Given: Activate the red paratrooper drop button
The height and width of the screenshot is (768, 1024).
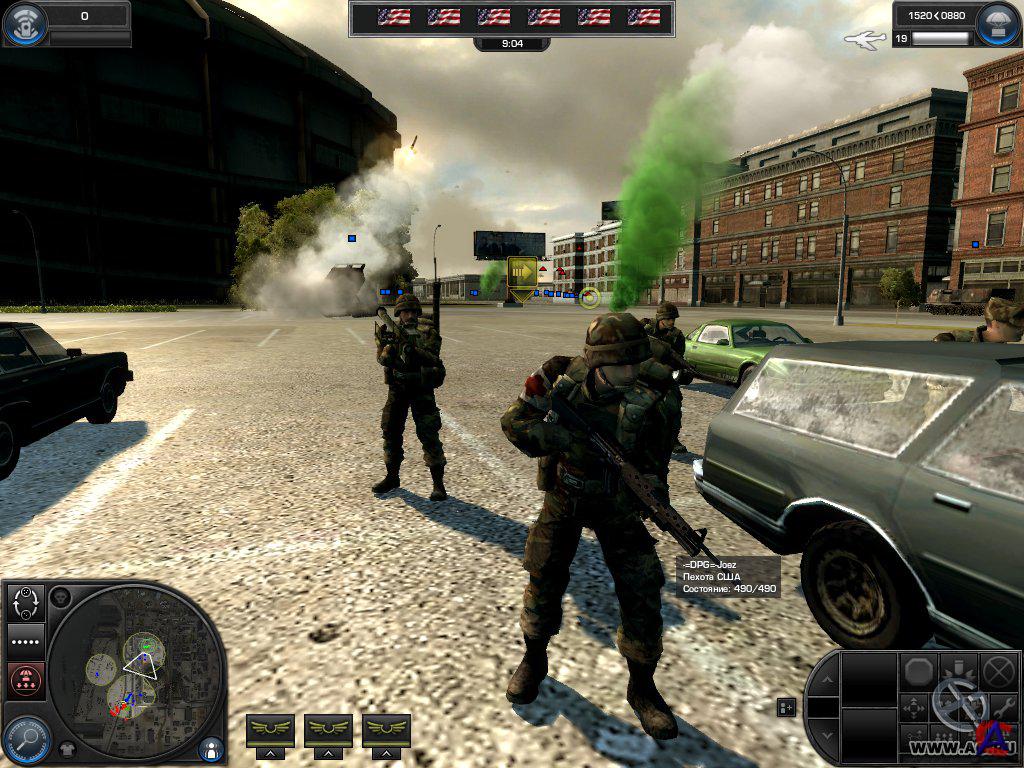Looking at the screenshot, I should pyautogui.click(x=26, y=680).
